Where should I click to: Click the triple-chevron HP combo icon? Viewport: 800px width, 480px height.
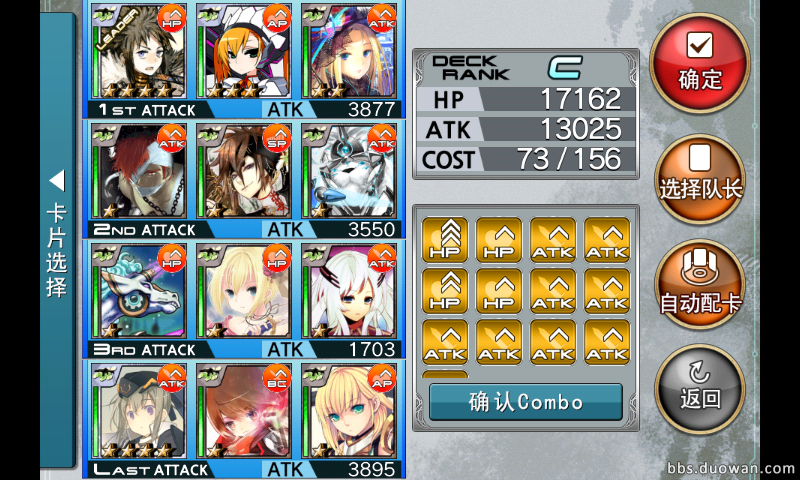point(446,240)
